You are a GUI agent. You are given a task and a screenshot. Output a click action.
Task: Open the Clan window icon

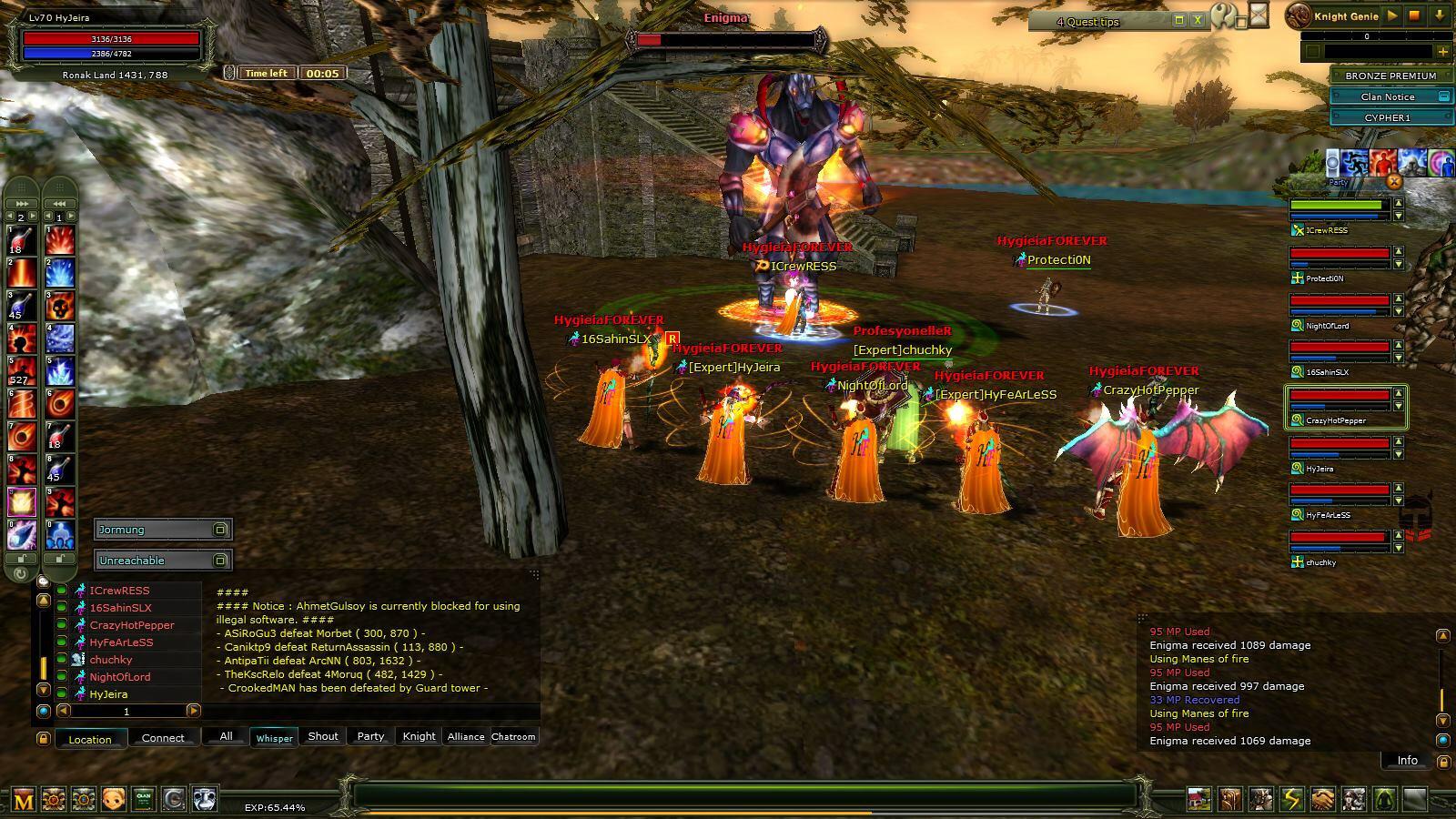click(144, 799)
